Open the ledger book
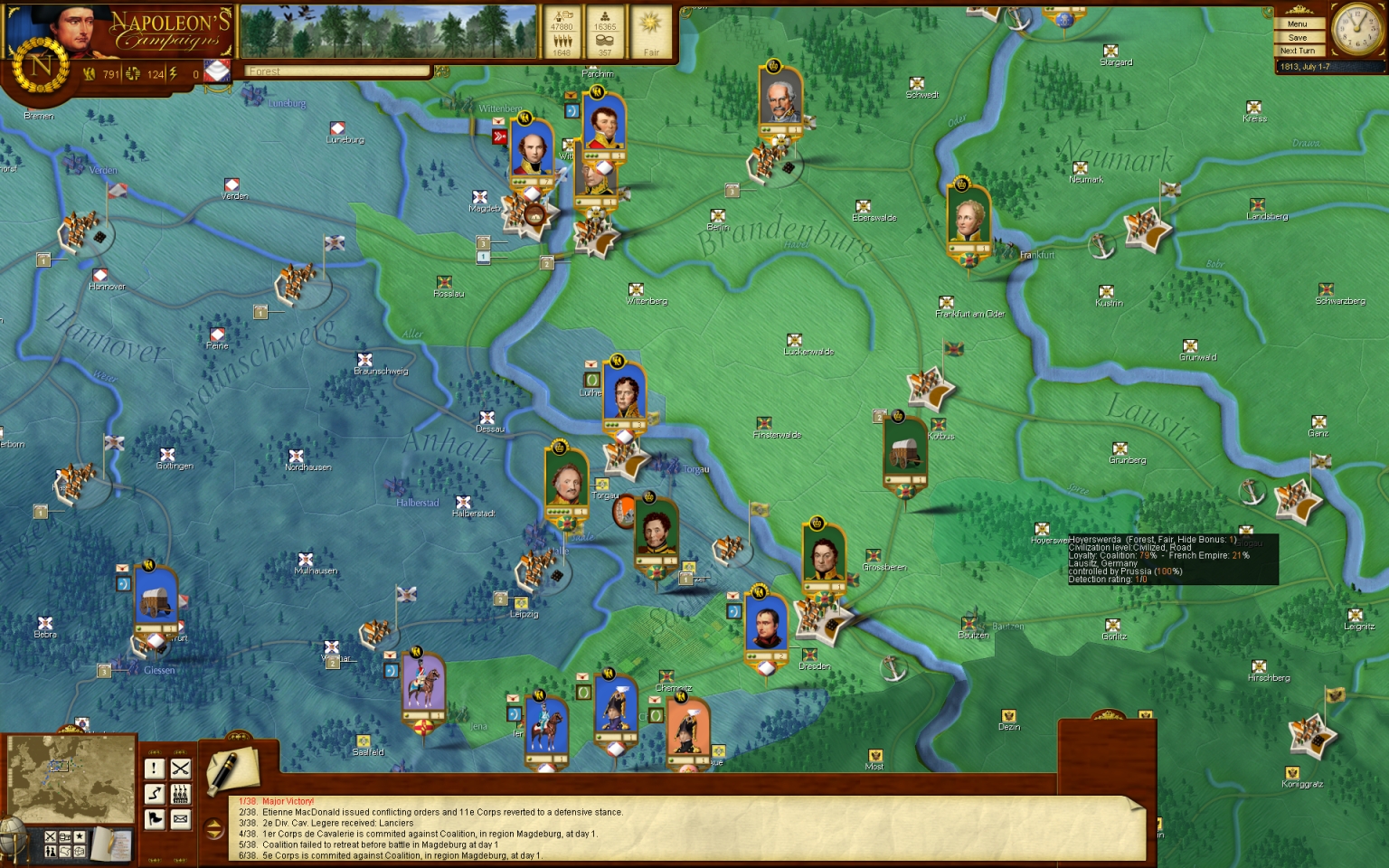1389x868 pixels. (112, 844)
